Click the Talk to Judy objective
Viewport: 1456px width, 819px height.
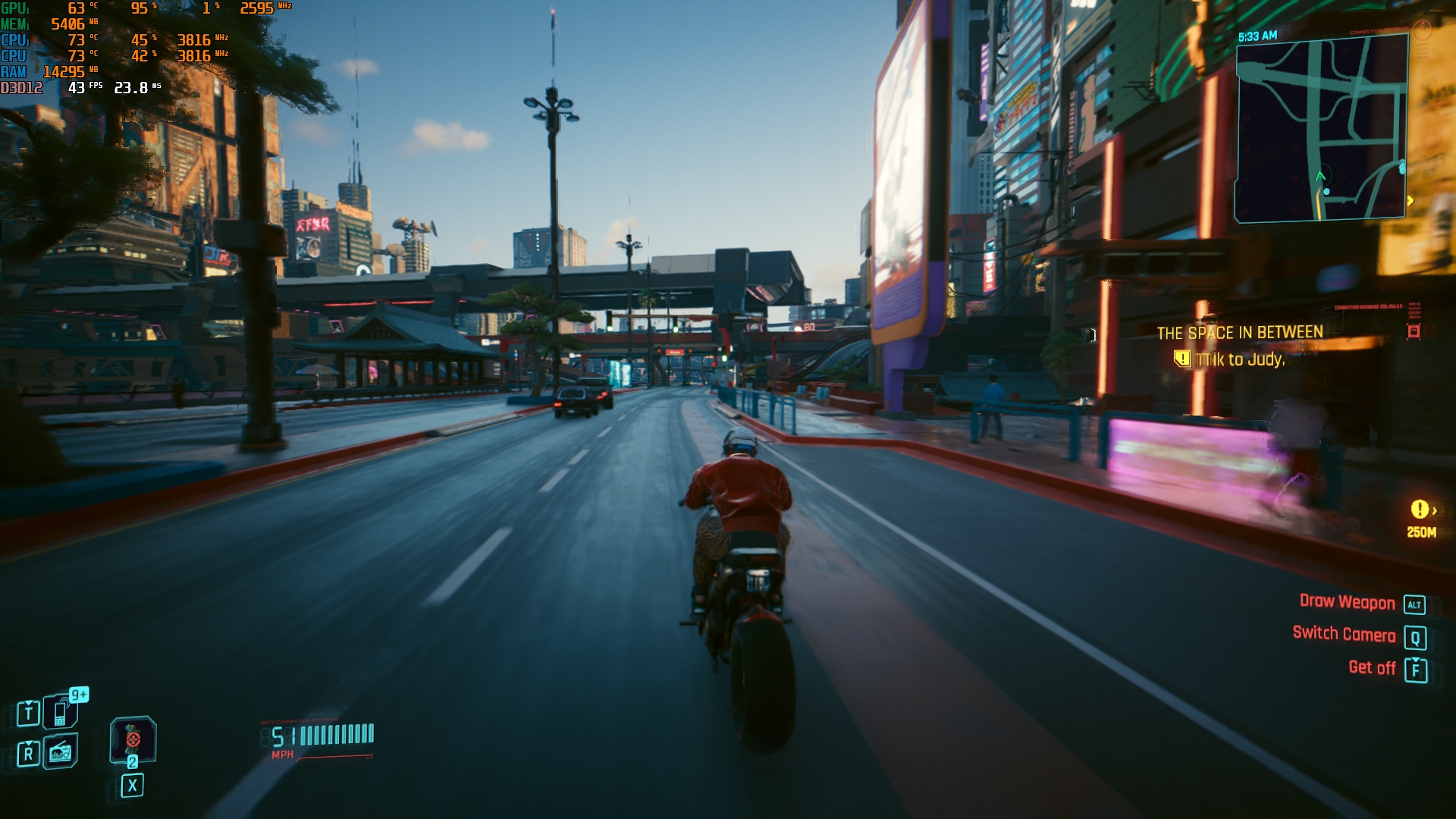(x=1239, y=359)
